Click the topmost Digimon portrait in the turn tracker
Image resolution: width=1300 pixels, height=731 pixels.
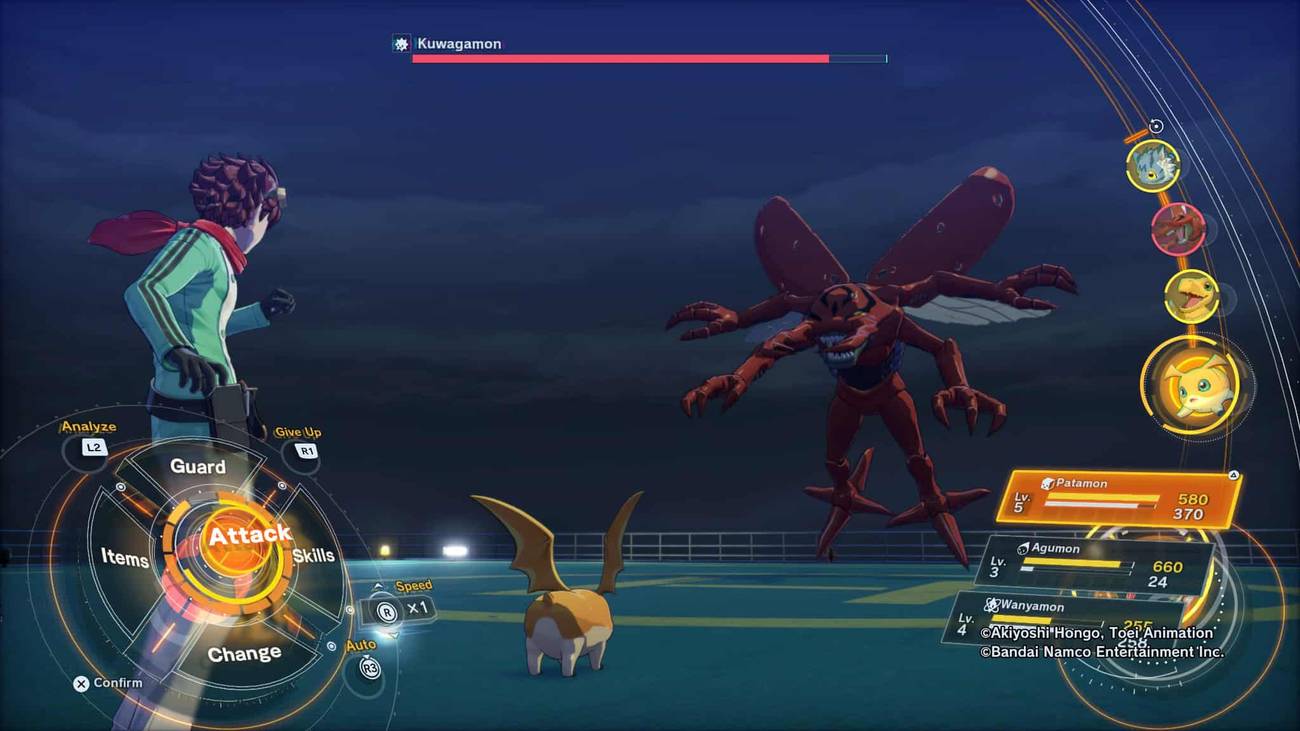tap(1157, 166)
